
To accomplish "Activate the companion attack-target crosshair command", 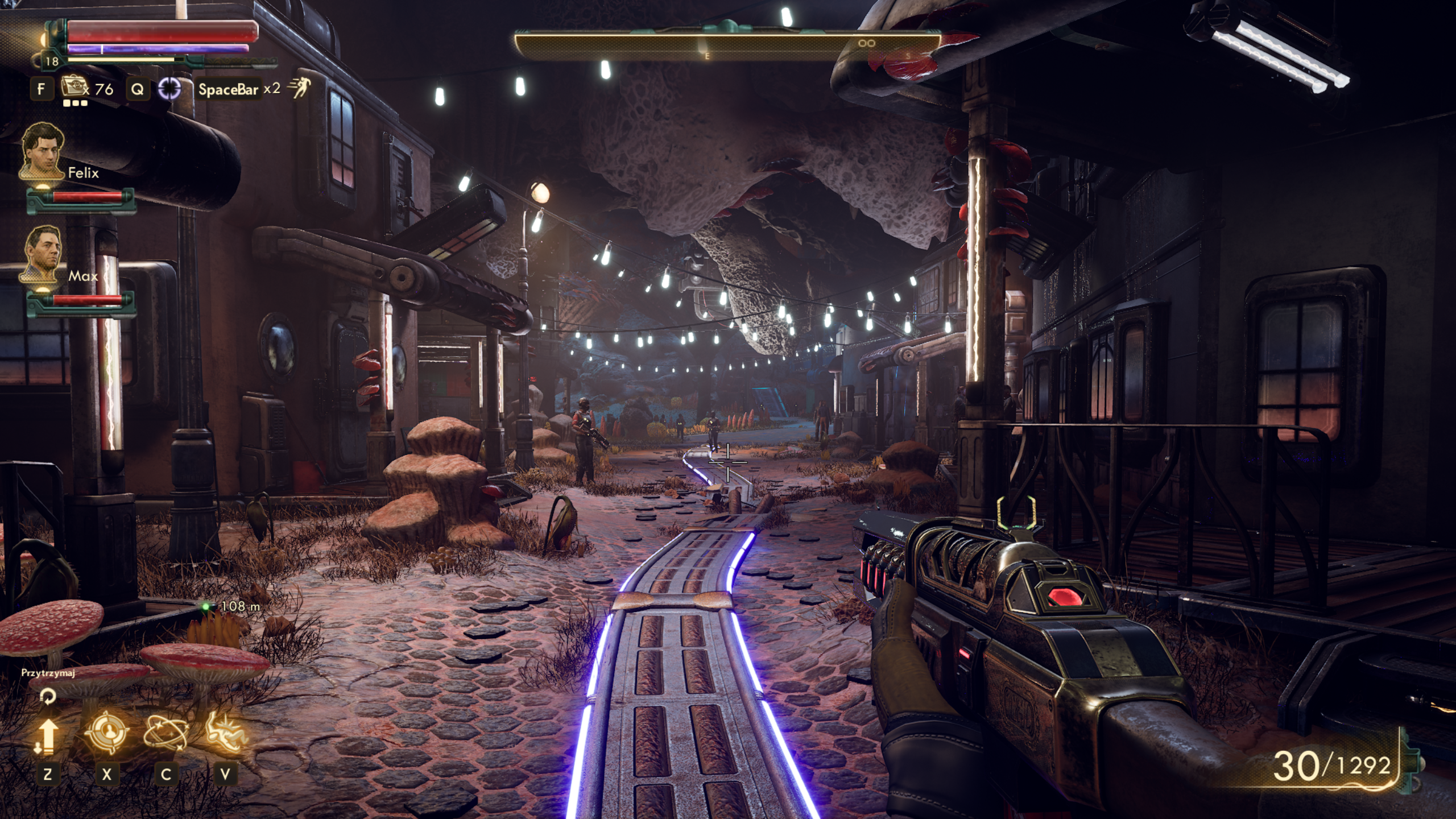I will (106, 733).
